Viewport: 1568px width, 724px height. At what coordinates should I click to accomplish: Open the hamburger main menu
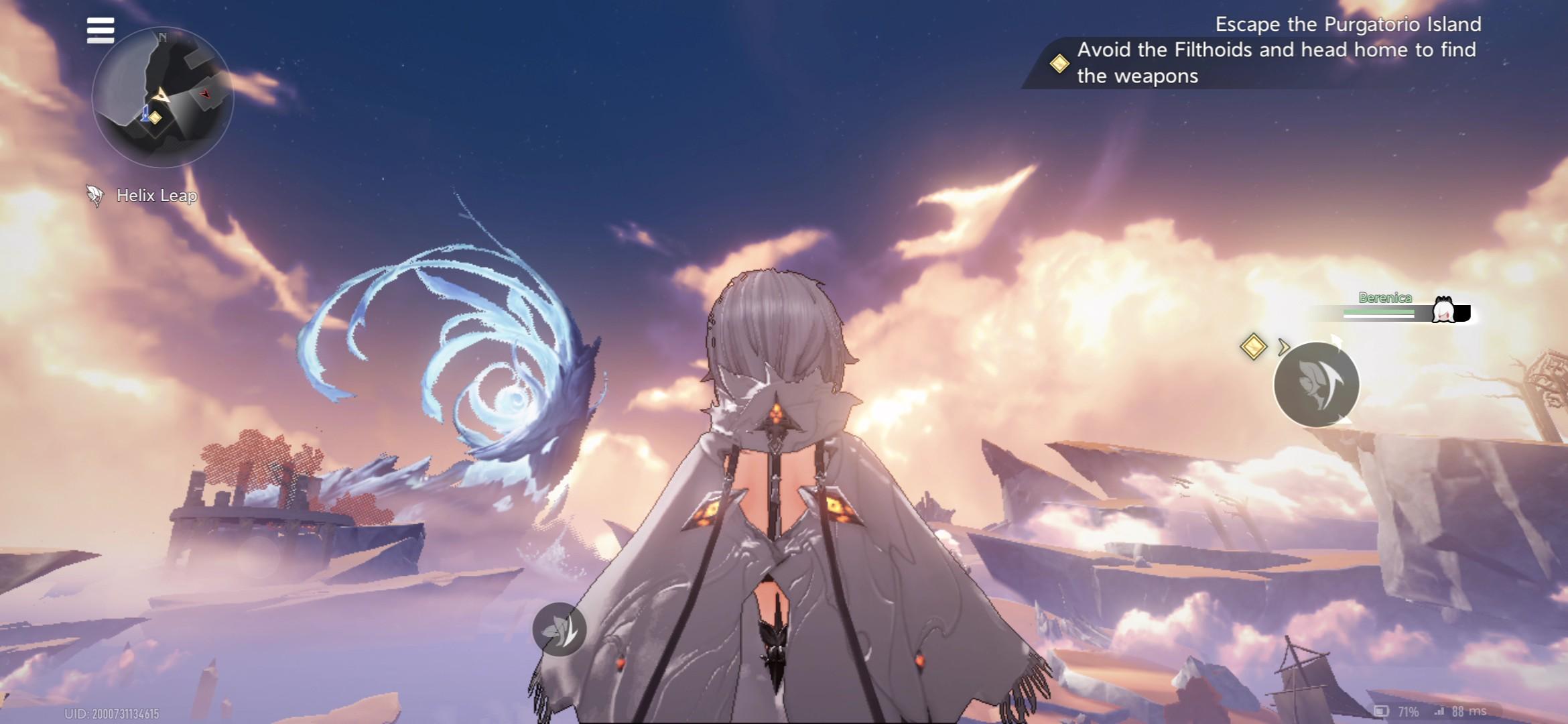click(x=101, y=31)
